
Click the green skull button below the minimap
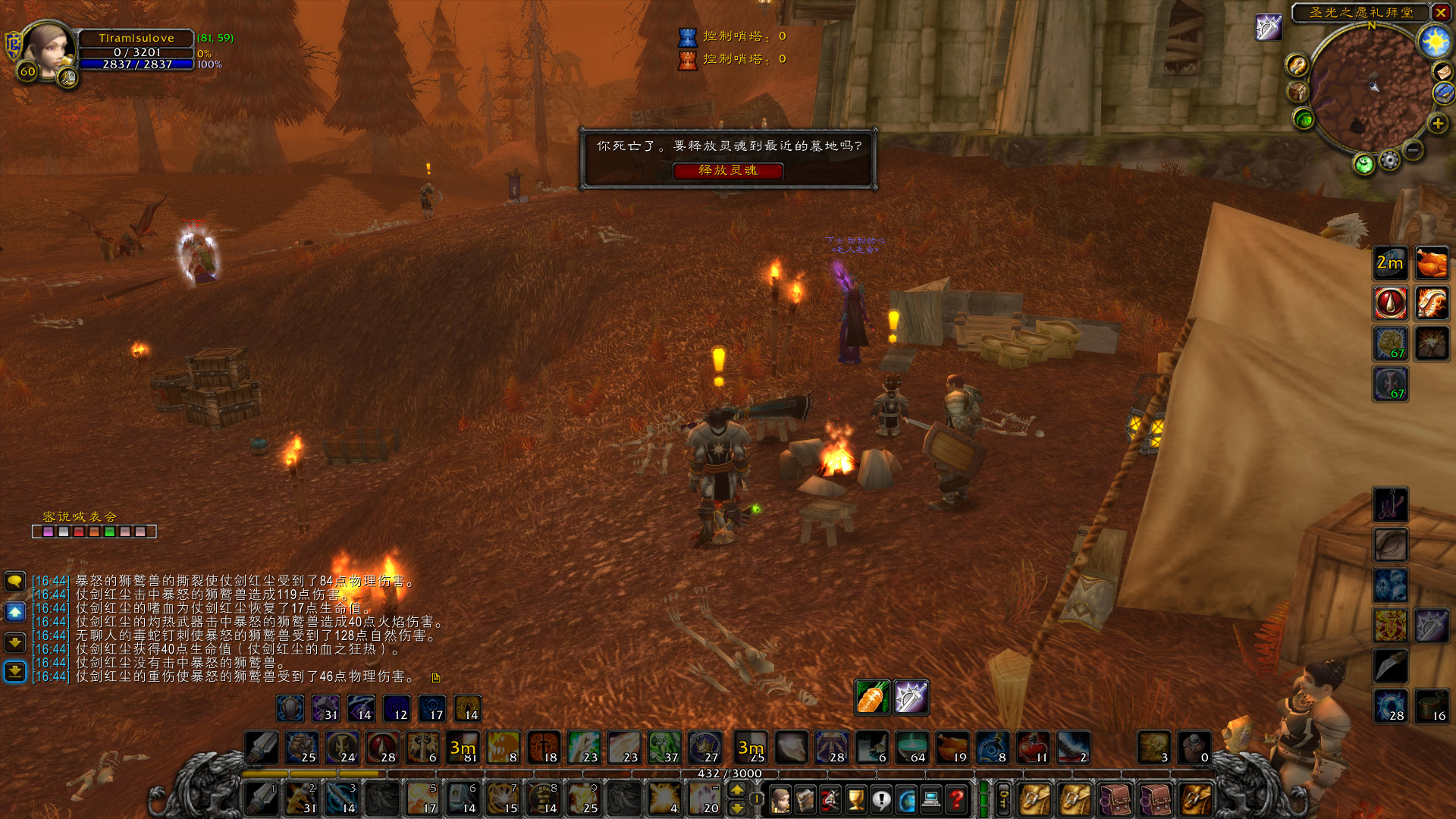pos(1364,164)
